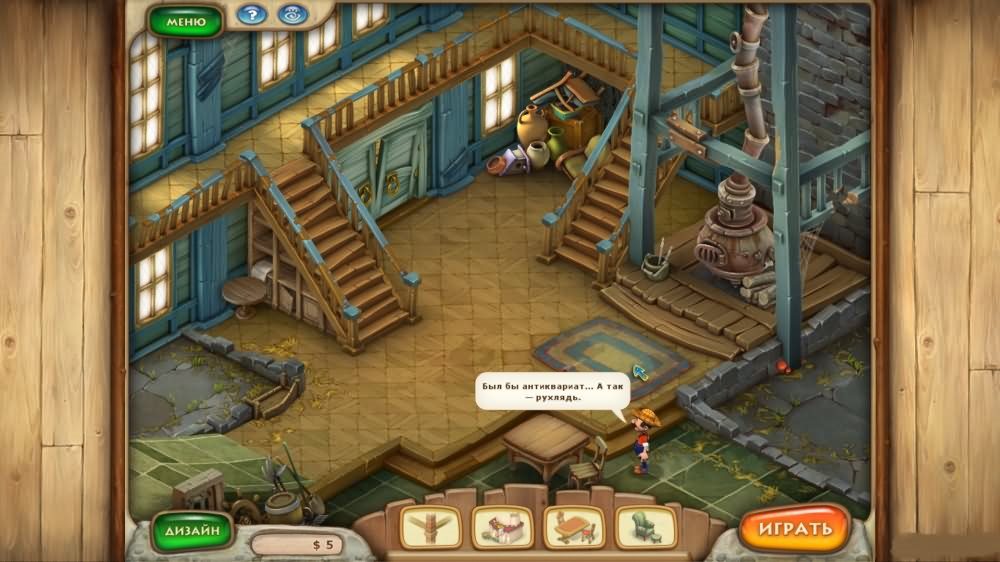Select the green armchair upgrade
1000x562 pixels.
click(646, 527)
